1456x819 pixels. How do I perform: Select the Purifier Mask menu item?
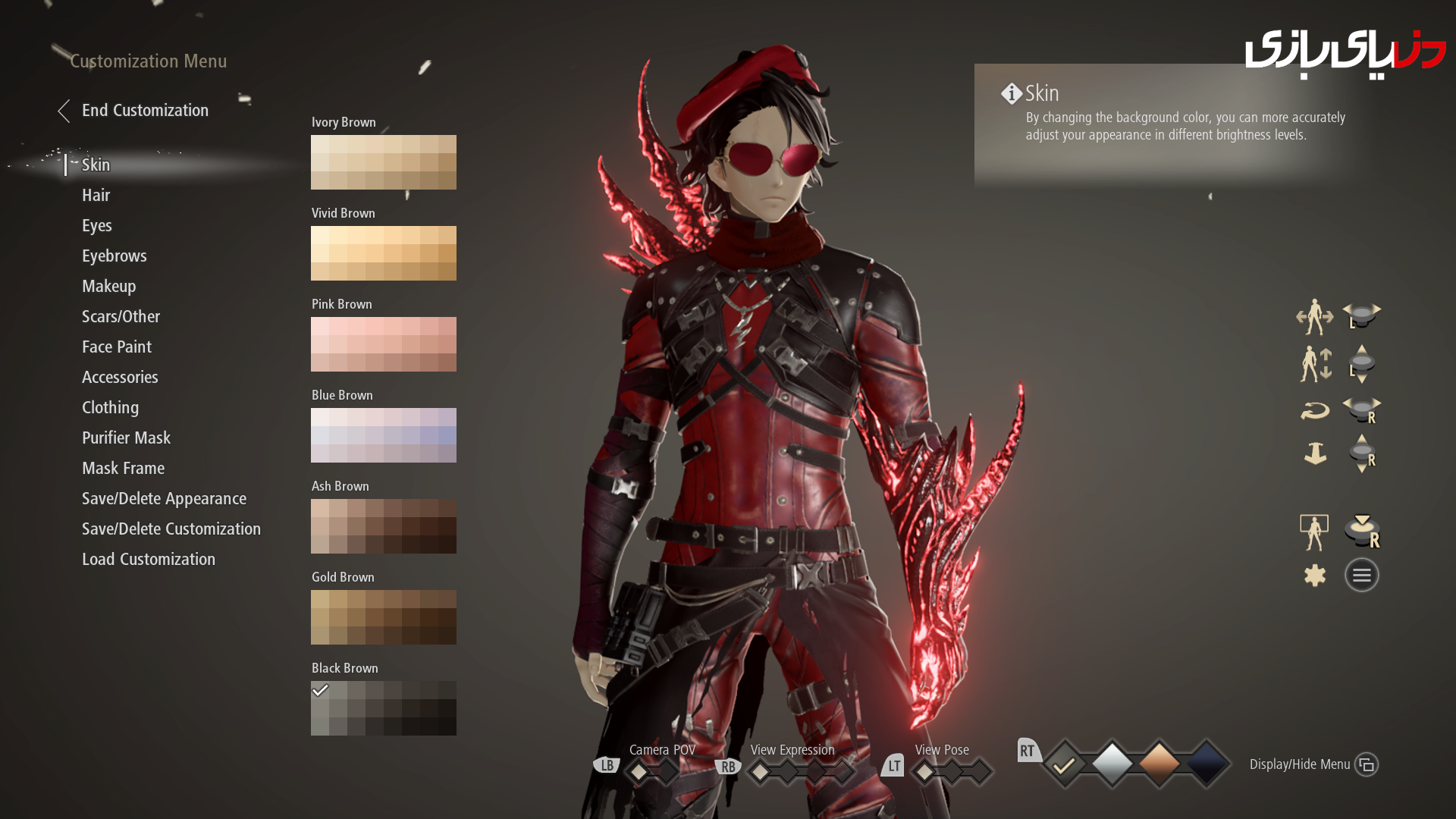point(127,438)
